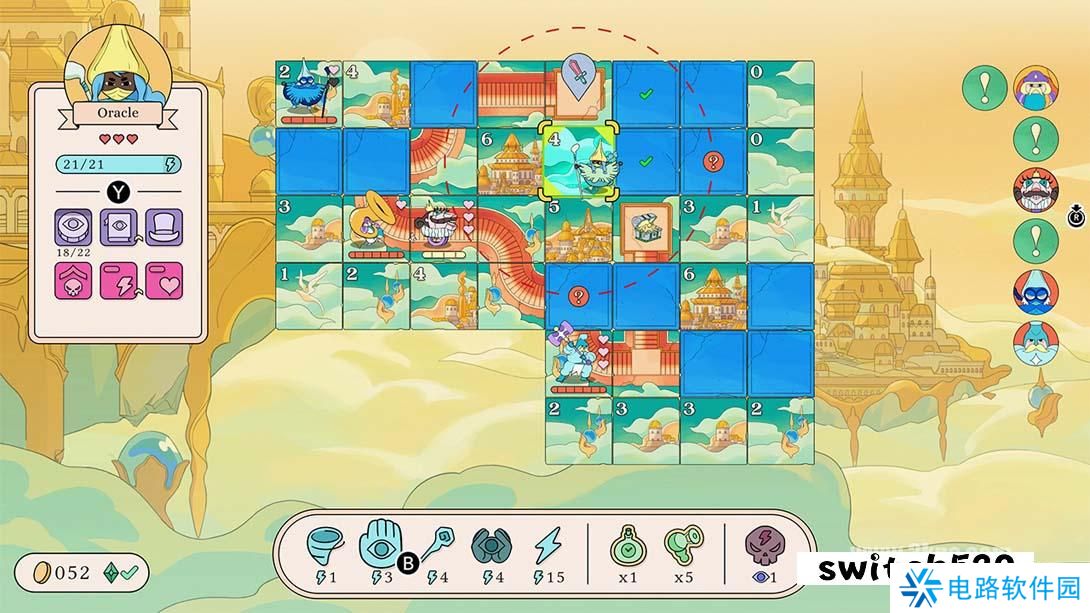Use the cupped-hands eye ability
This screenshot has height=613, width=1090.
pyautogui.click(x=490, y=544)
